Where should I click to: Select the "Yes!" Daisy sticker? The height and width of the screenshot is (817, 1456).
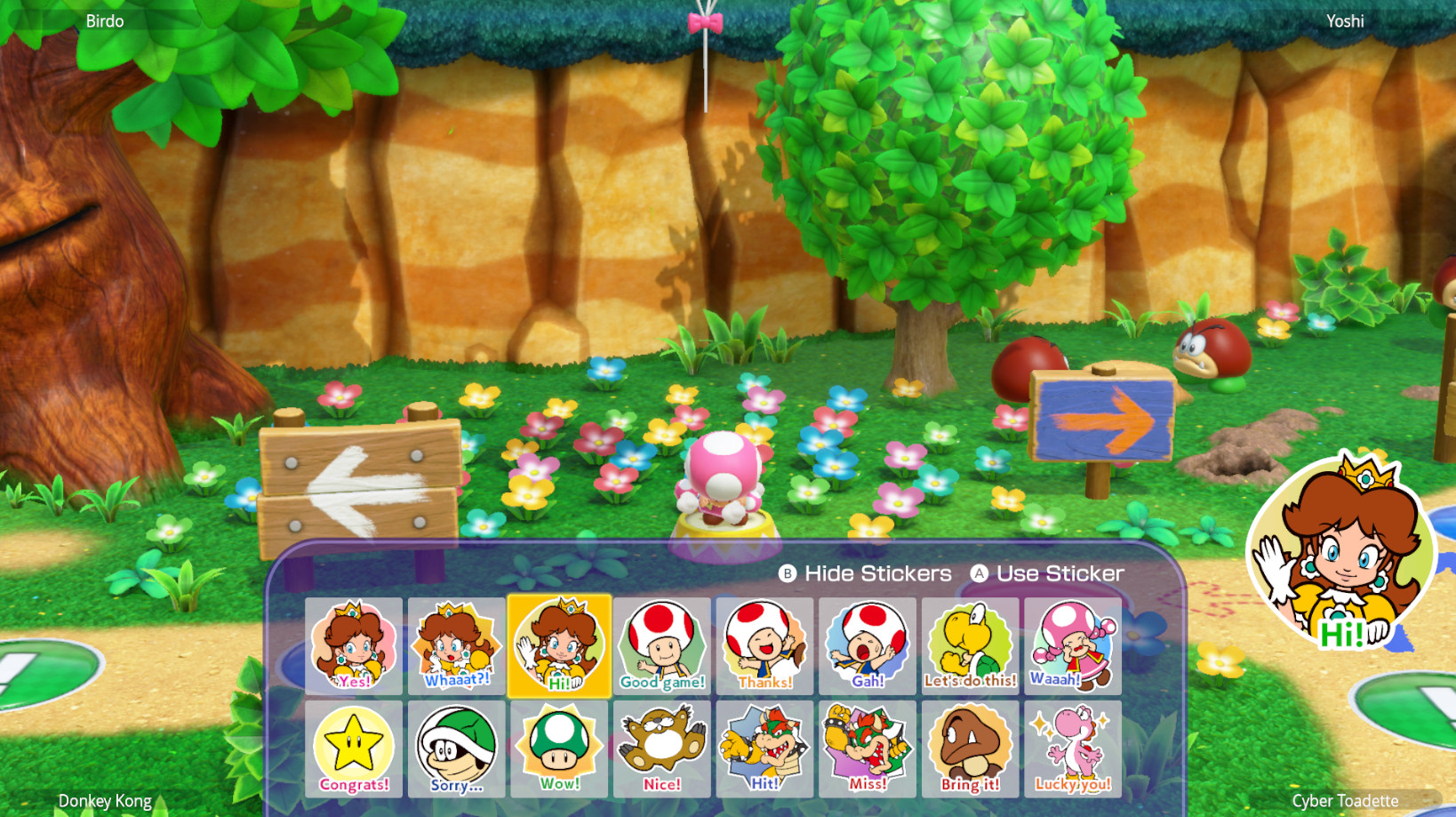[354, 646]
